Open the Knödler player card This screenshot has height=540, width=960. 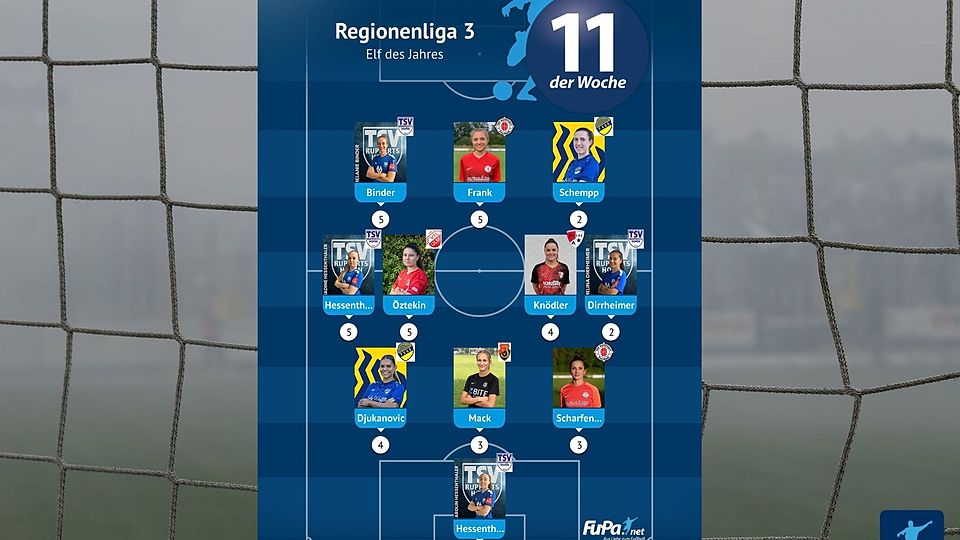[550, 272]
